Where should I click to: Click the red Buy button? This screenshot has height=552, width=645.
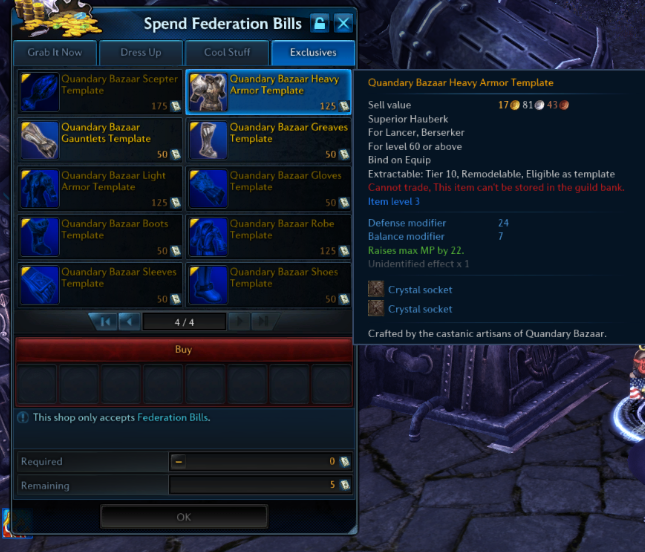(x=184, y=350)
